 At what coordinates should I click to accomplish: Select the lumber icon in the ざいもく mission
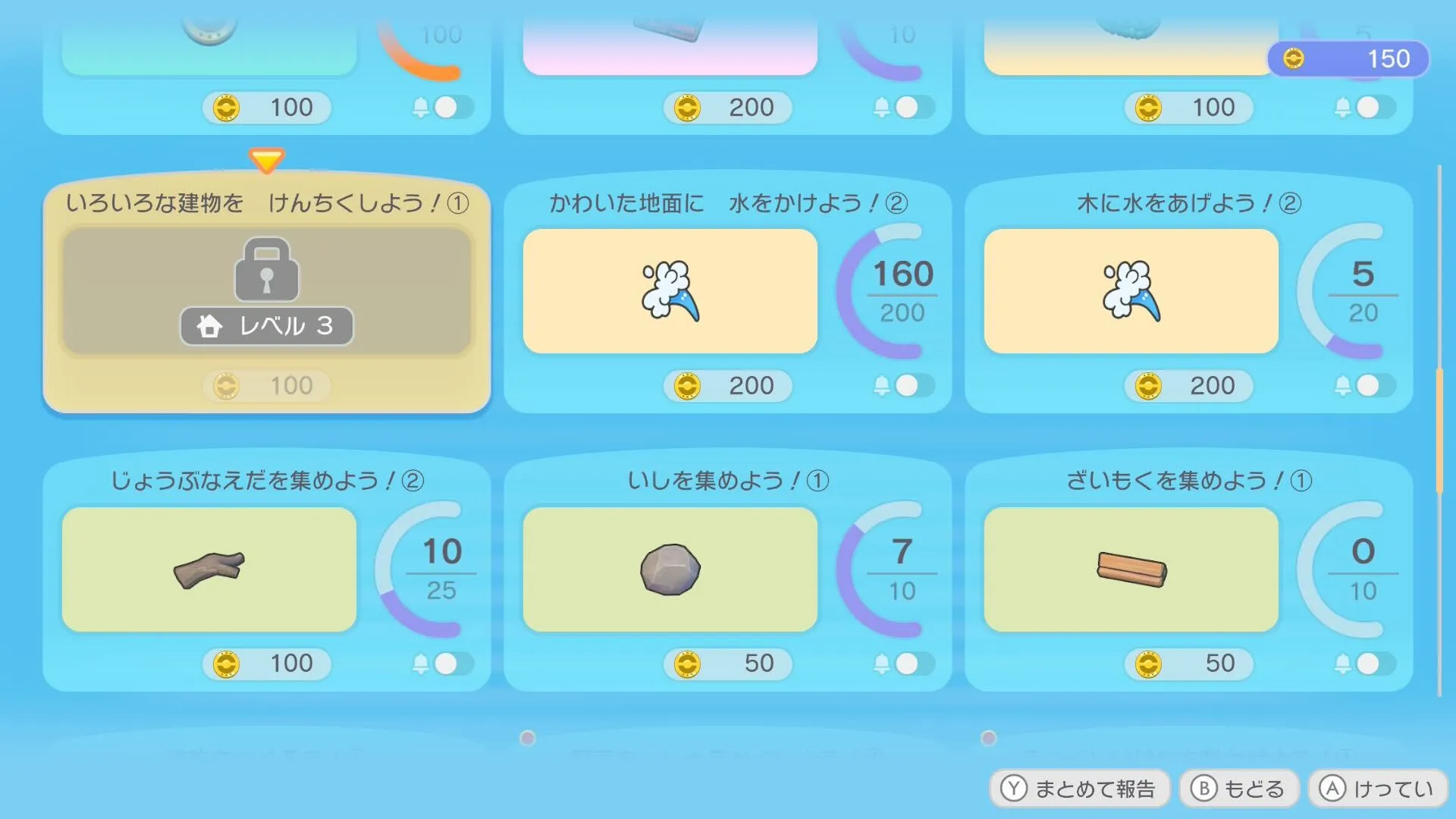click(x=1131, y=569)
